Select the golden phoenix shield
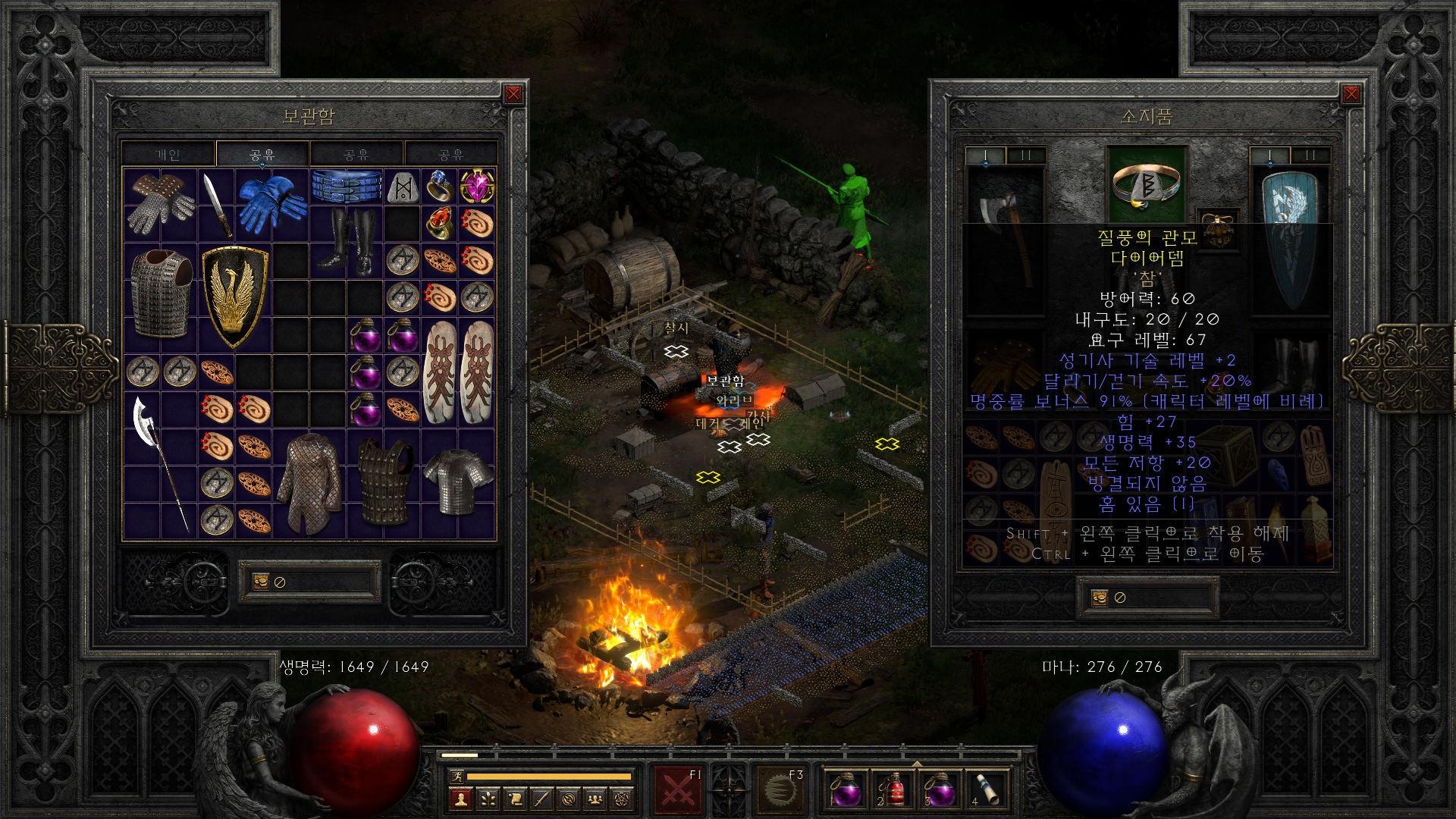Screen dimensions: 1456x819 tap(234, 296)
